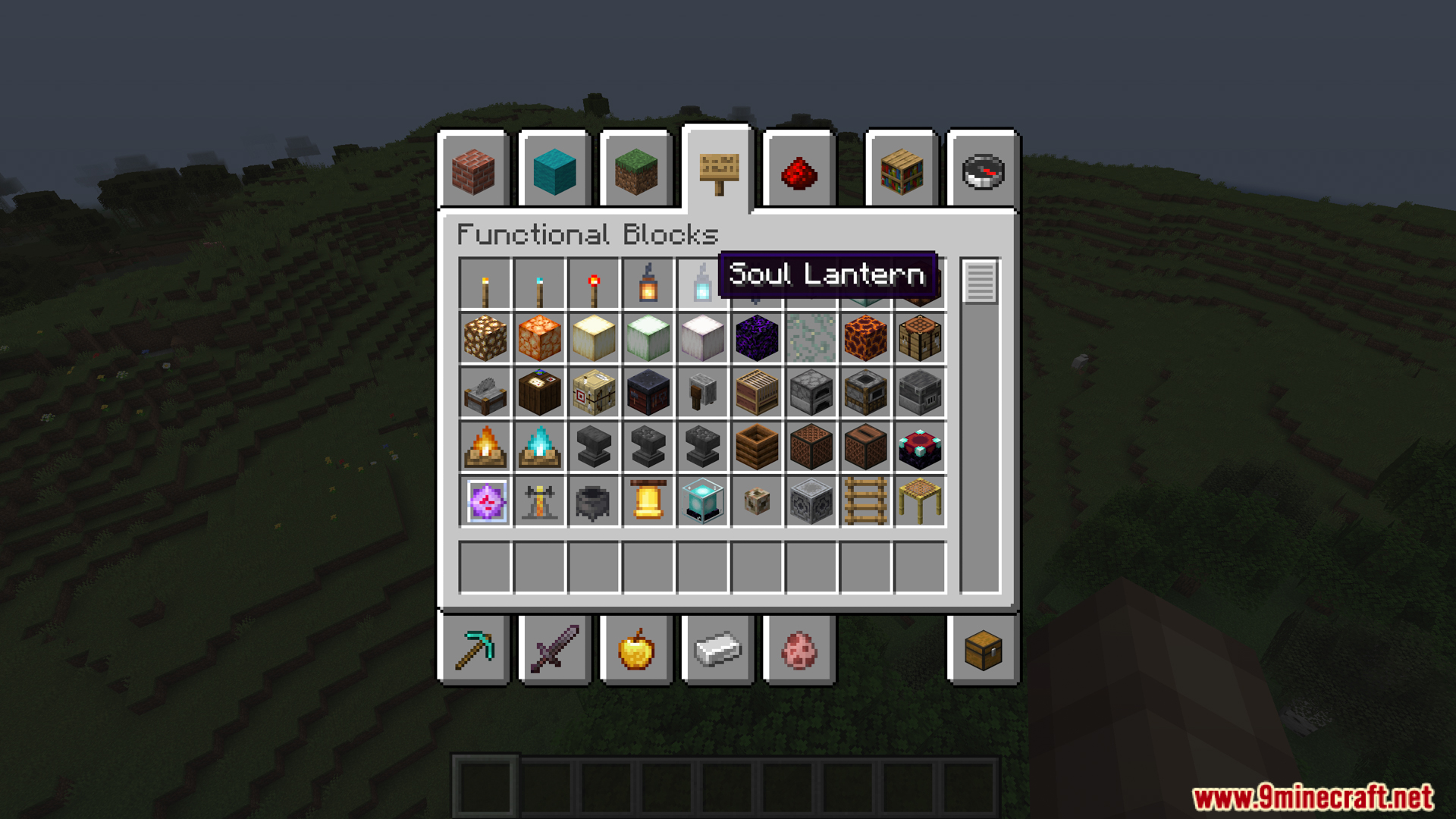
Task: Select the Torch item
Action: click(x=485, y=284)
